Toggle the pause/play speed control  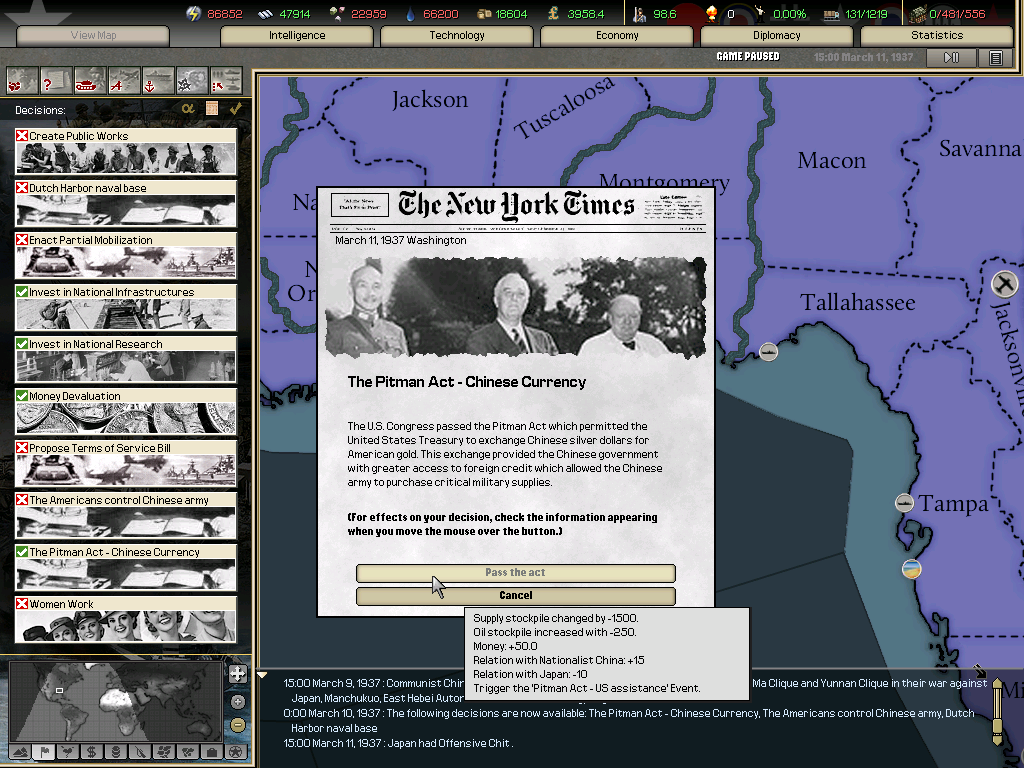(x=951, y=58)
